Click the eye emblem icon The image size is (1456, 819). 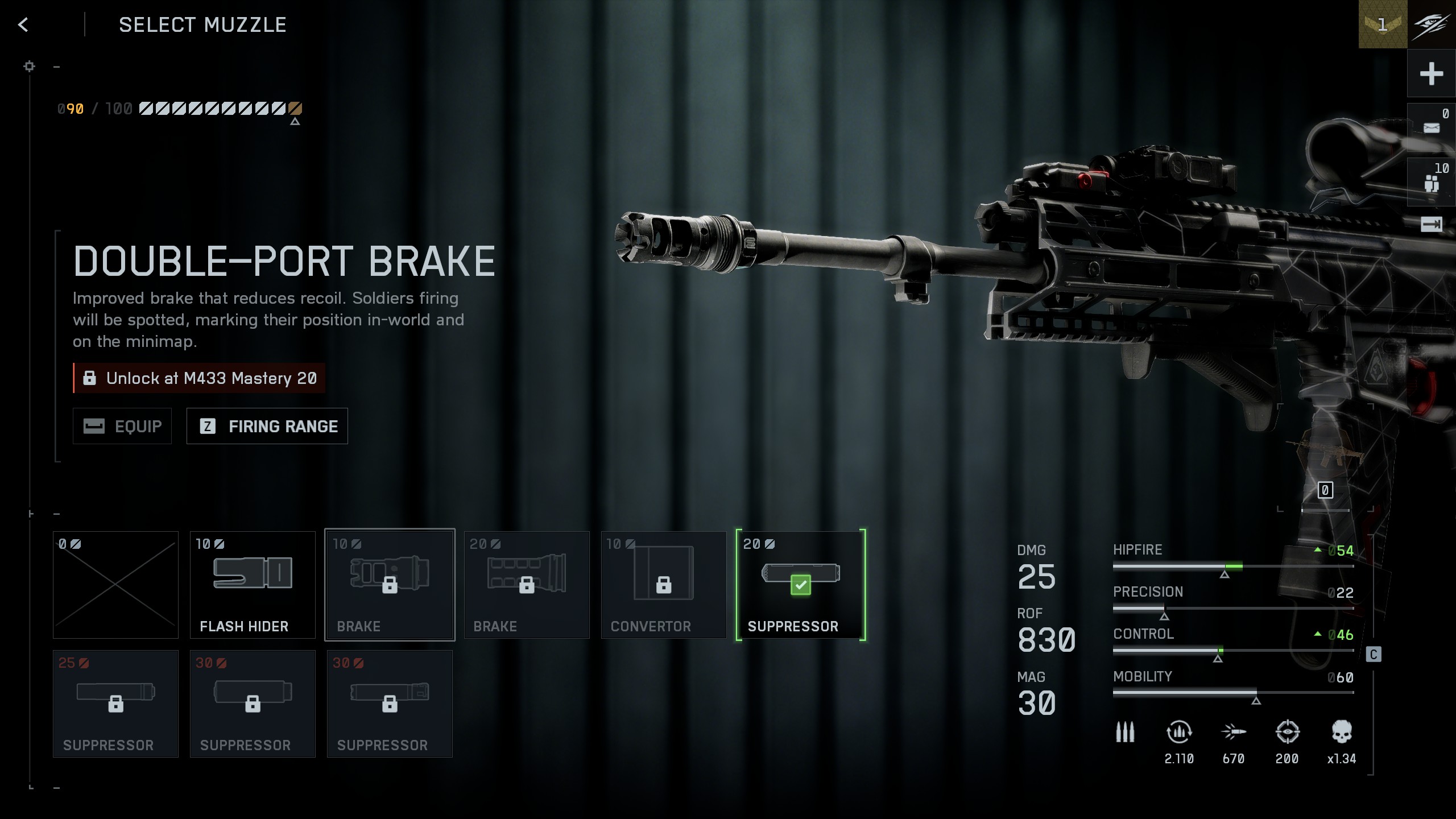pos(1432,24)
